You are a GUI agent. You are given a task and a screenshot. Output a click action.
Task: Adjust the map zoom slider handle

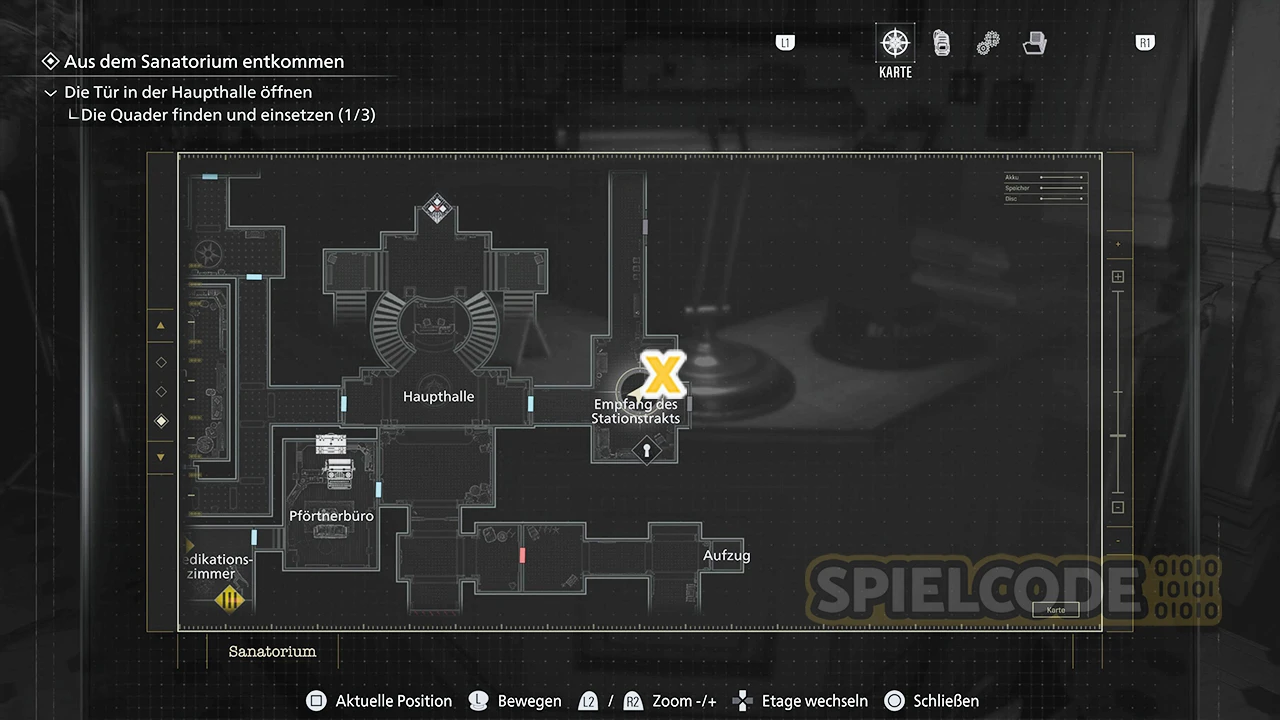[1118, 436]
